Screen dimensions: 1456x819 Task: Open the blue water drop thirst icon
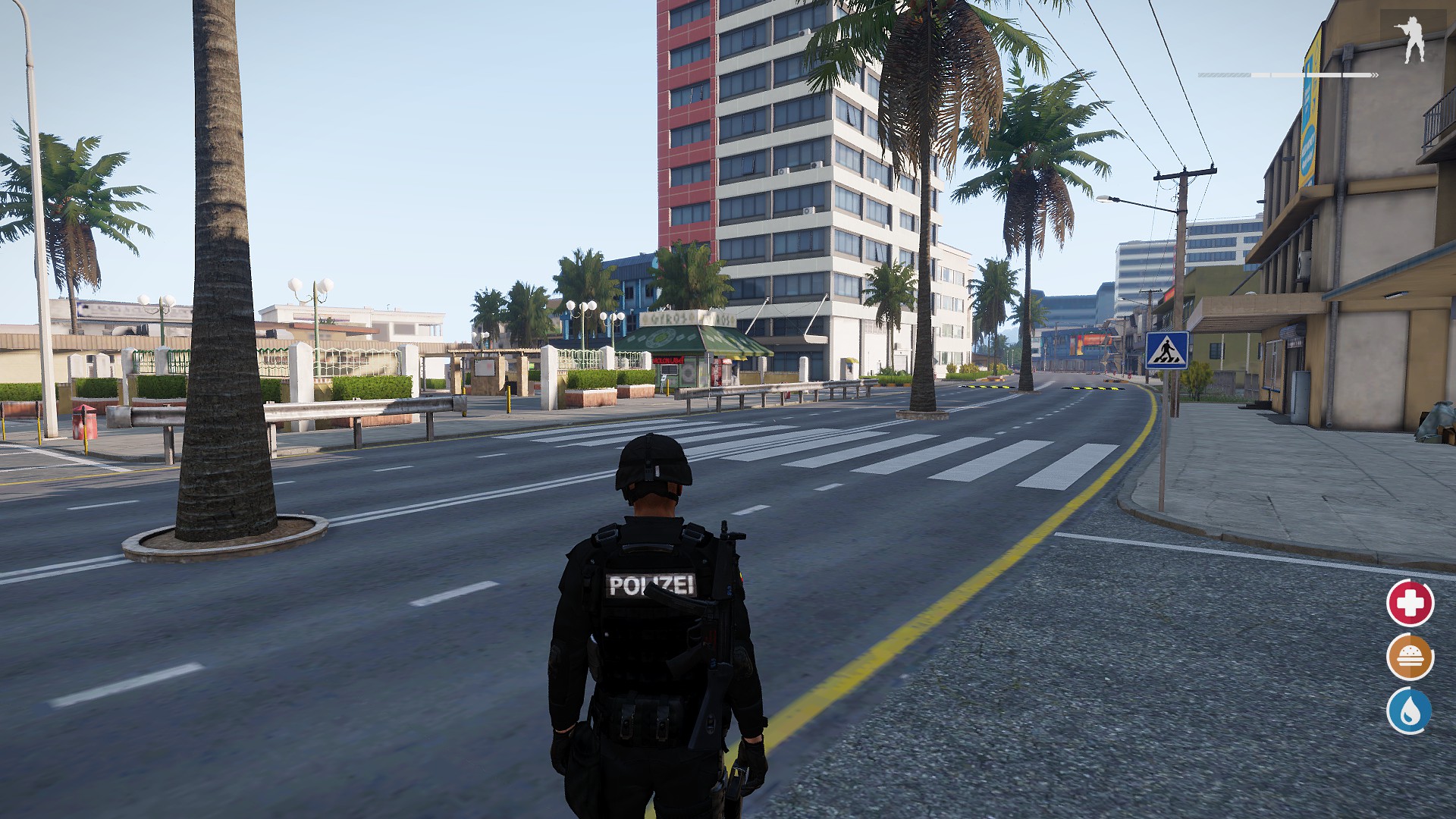tap(1410, 711)
